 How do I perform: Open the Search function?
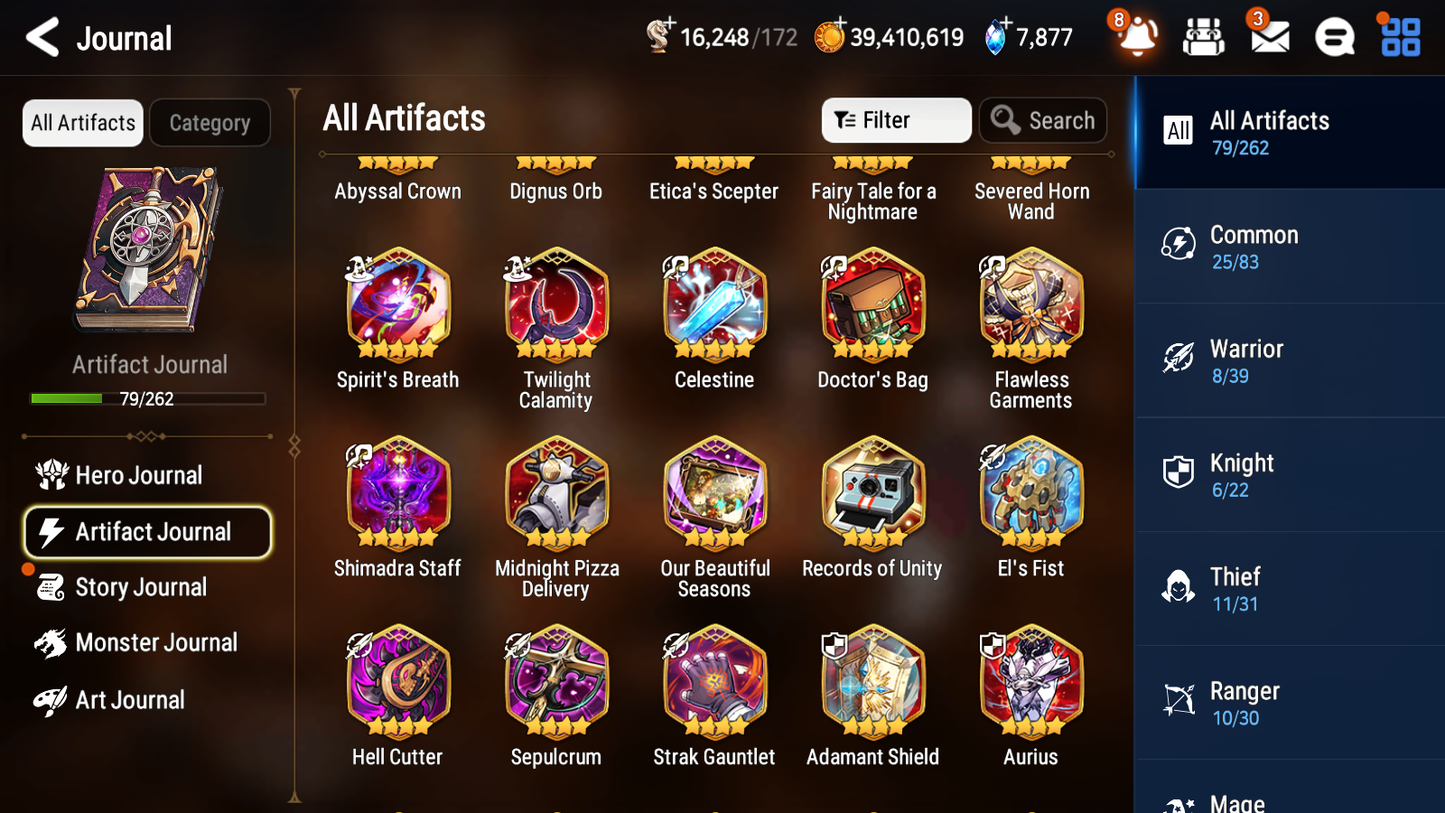[x=1043, y=120]
